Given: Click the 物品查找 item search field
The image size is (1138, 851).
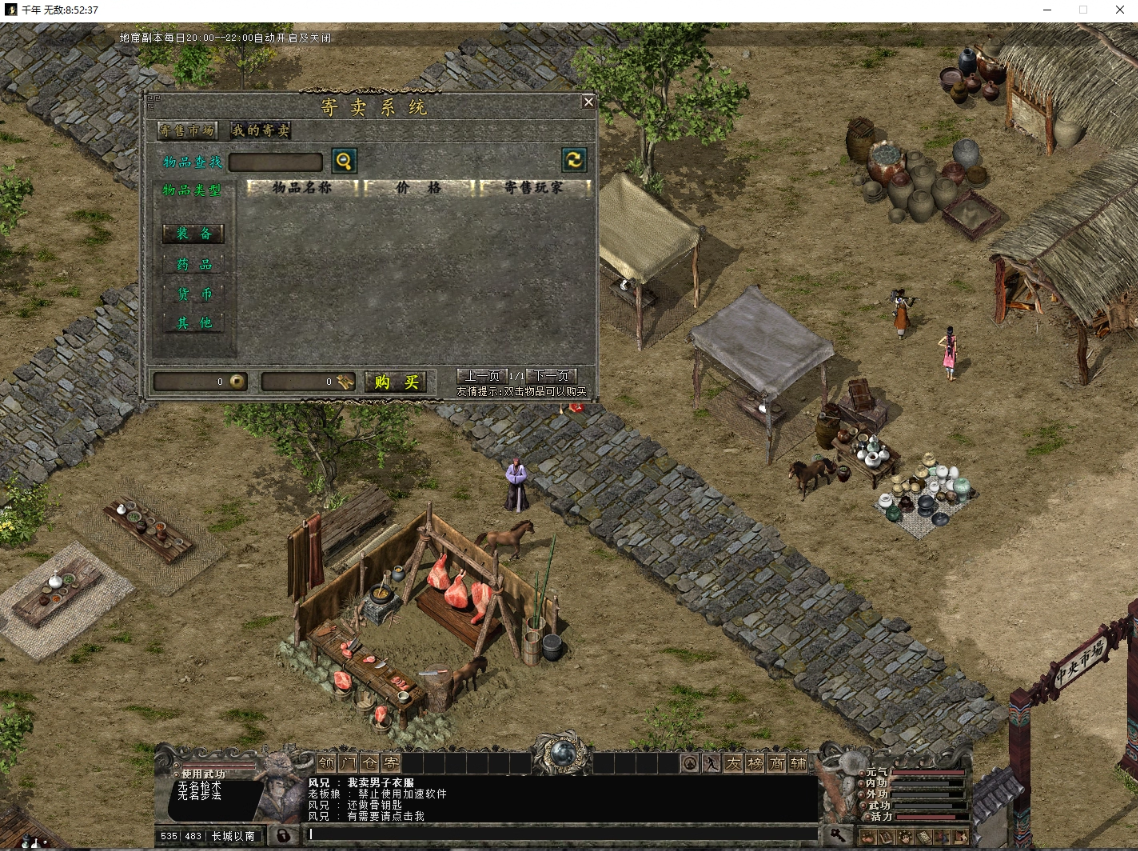Looking at the screenshot, I should point(275,162).
